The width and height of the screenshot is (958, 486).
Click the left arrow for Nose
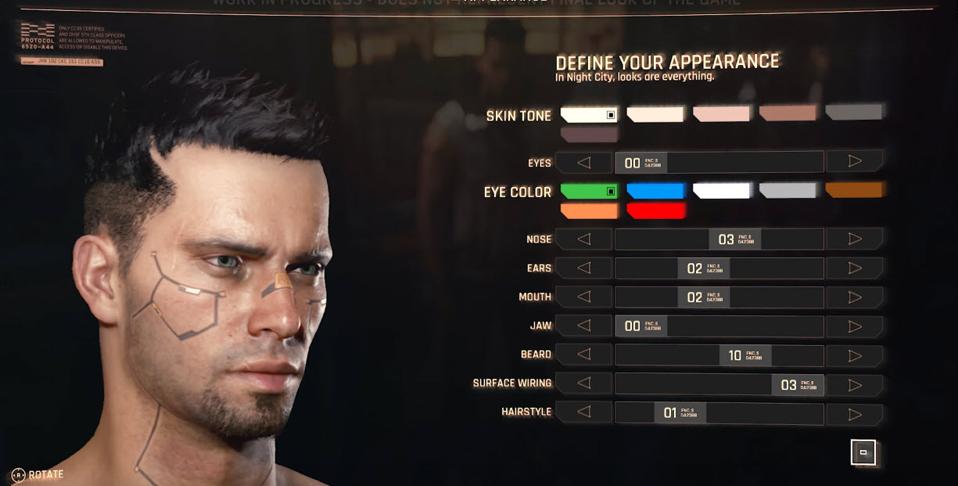584,239
